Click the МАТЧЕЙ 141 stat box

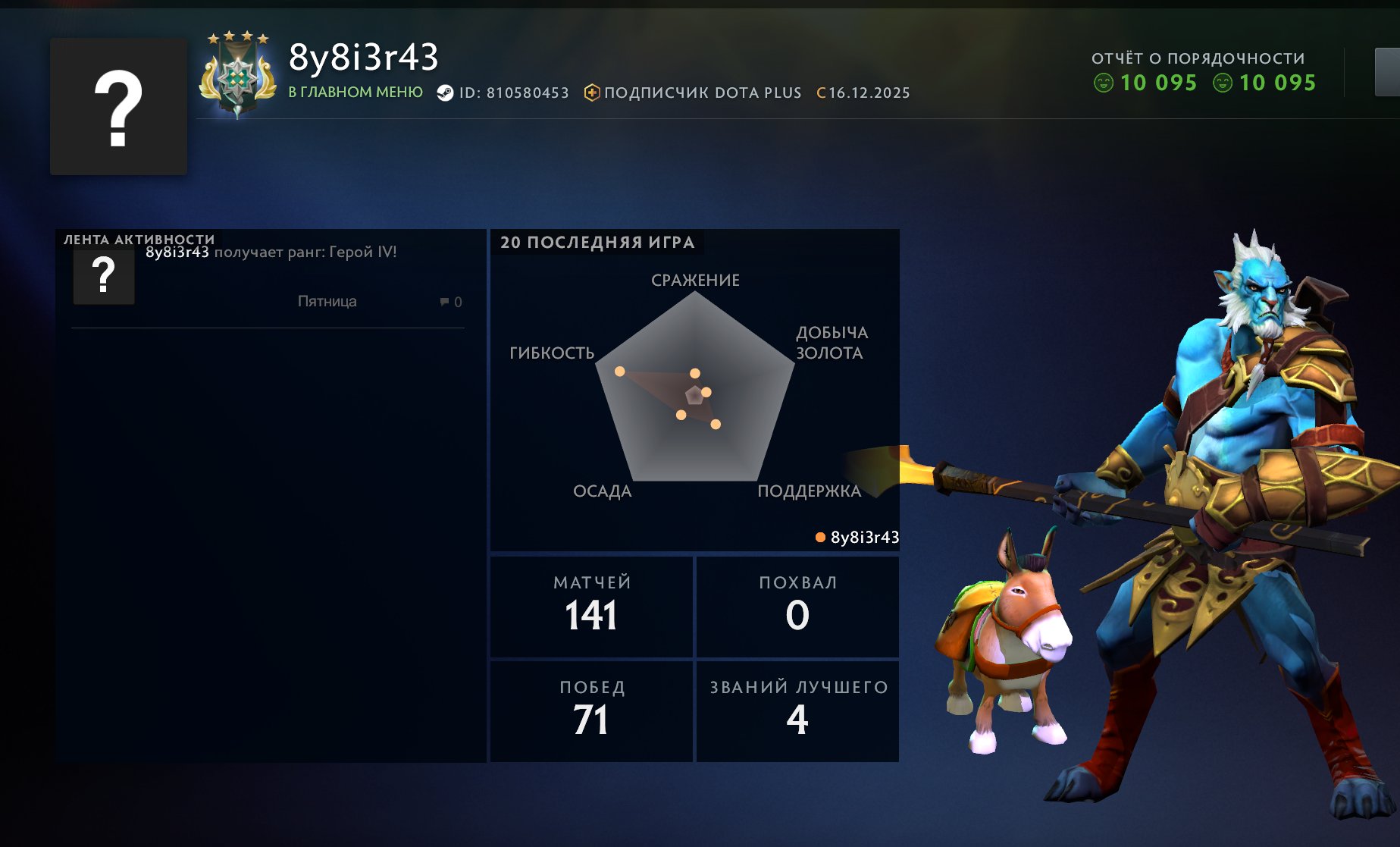coord(591,606)
